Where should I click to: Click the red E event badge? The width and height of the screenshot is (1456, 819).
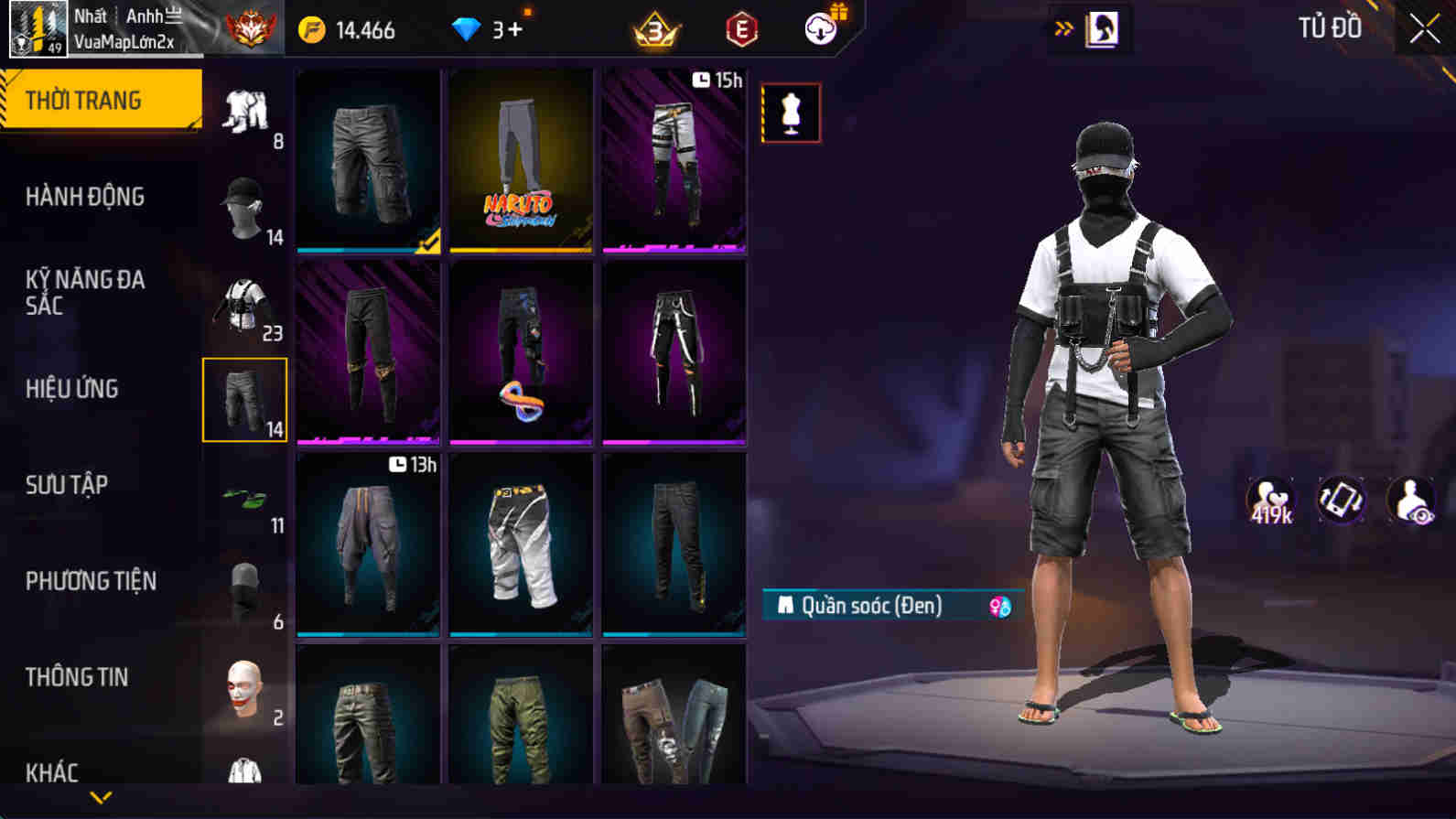pos(741,30)
